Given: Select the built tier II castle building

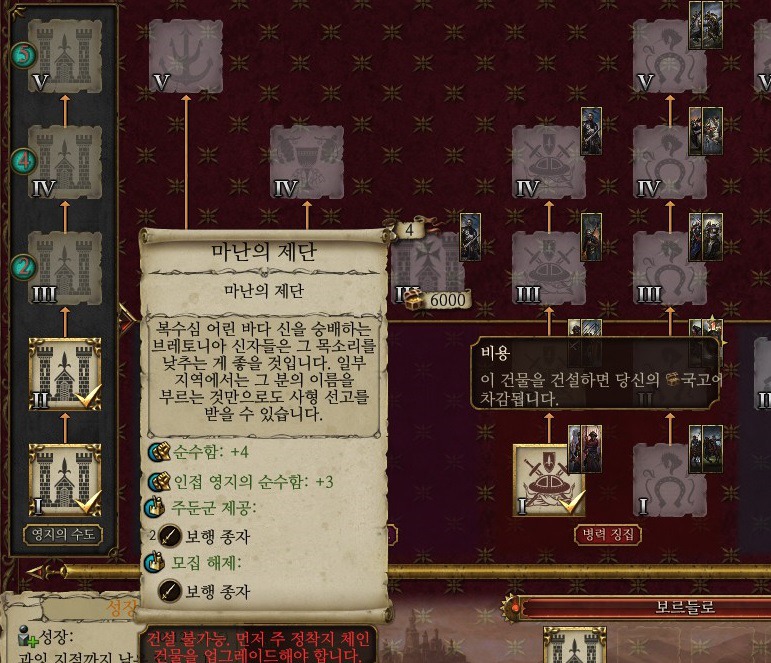Looking at the screenshot, I should pos(65,373).
